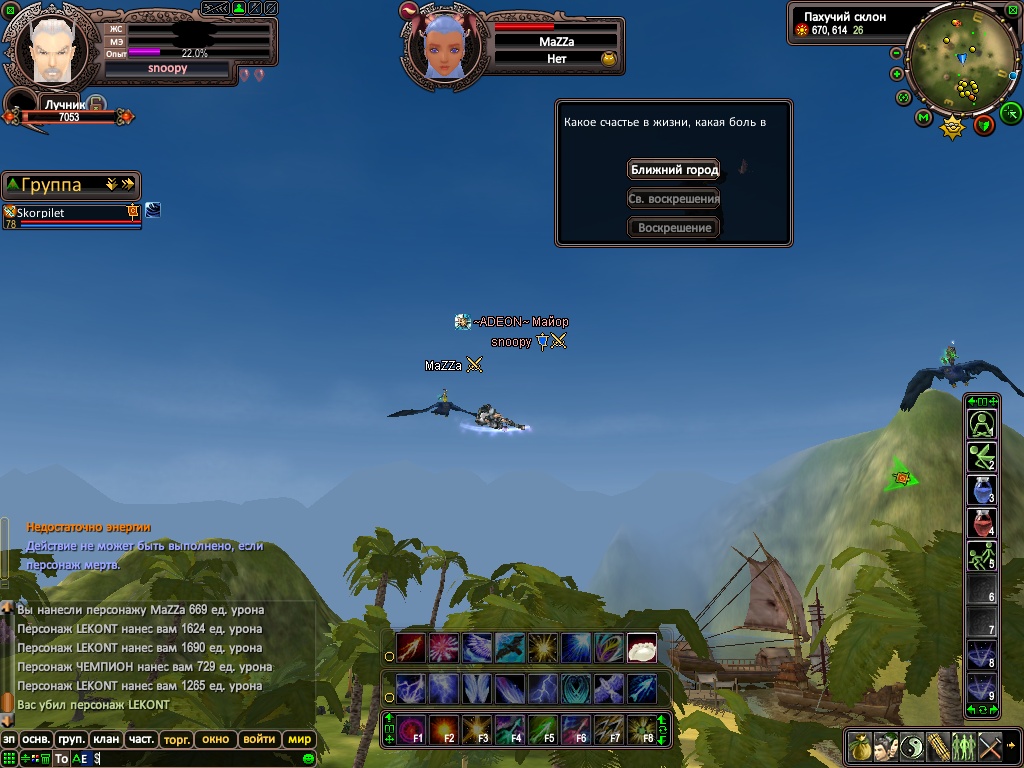Screen dimensions: 1024x768
Task: Open the inventory bag icon
Action: (860, 746)
